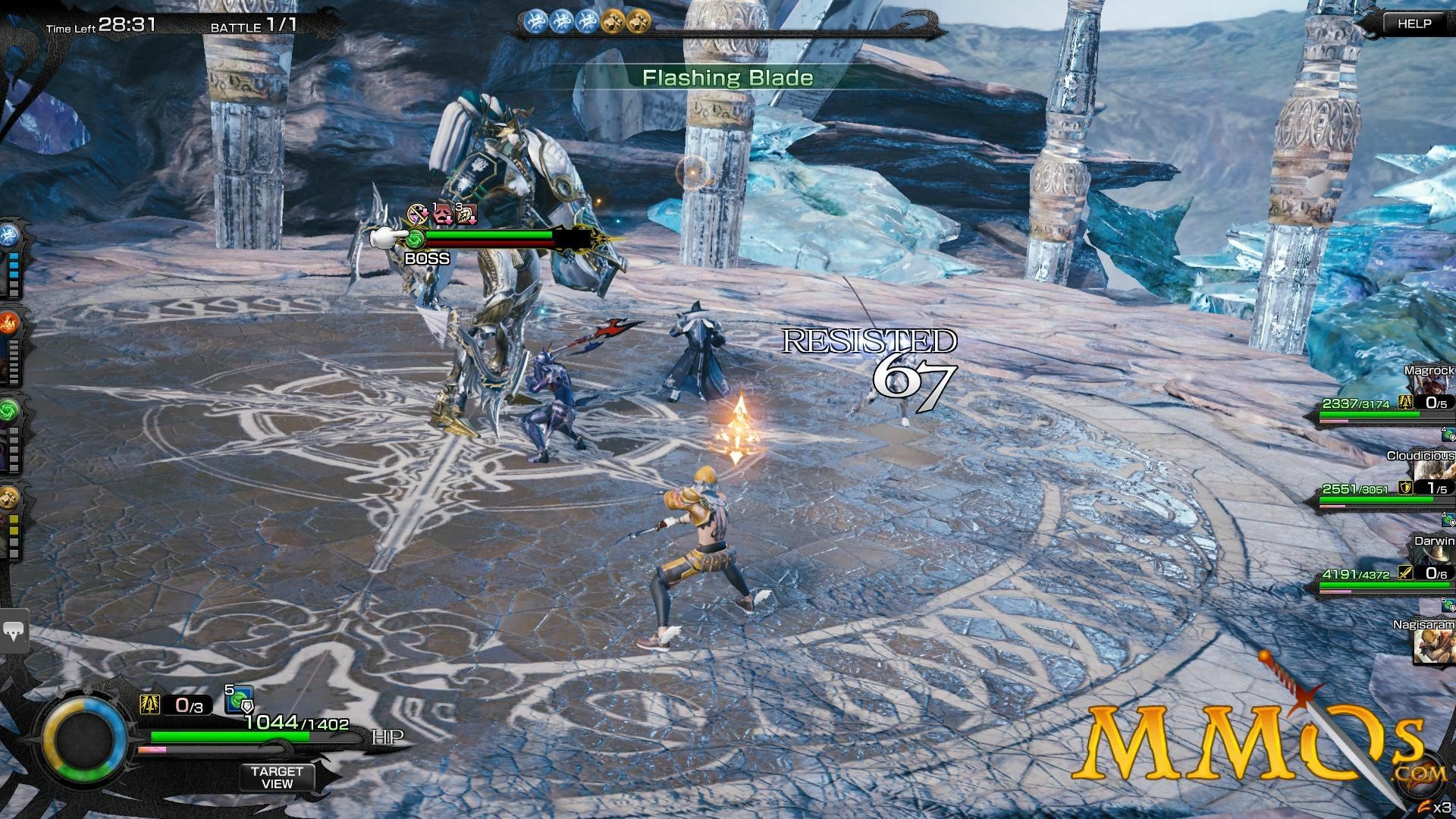Activate the yellow earth ability card
Viewport: 1456px width, 819px height.
click(10, 497)
